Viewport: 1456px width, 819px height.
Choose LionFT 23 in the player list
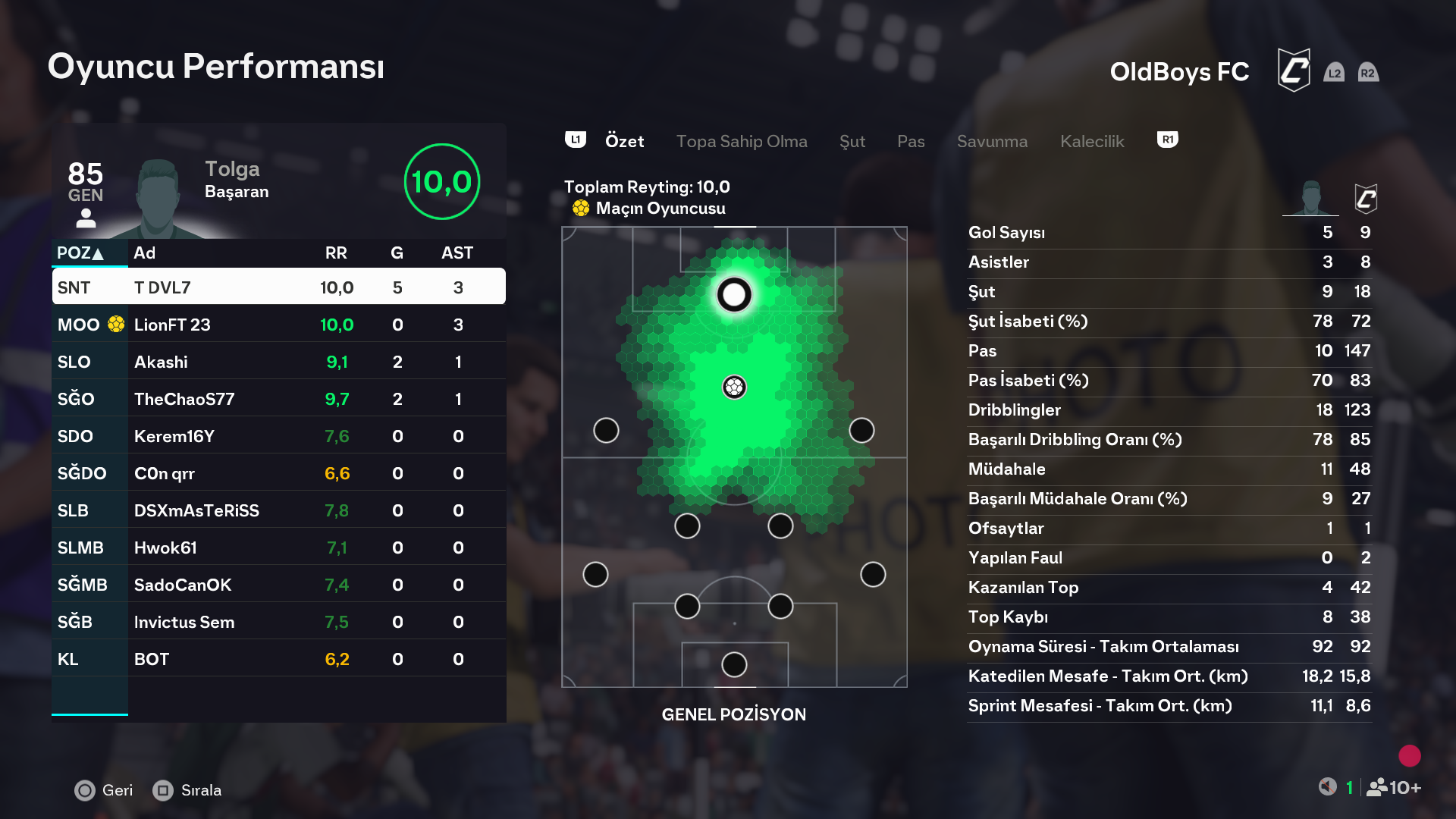coord(278,325)
